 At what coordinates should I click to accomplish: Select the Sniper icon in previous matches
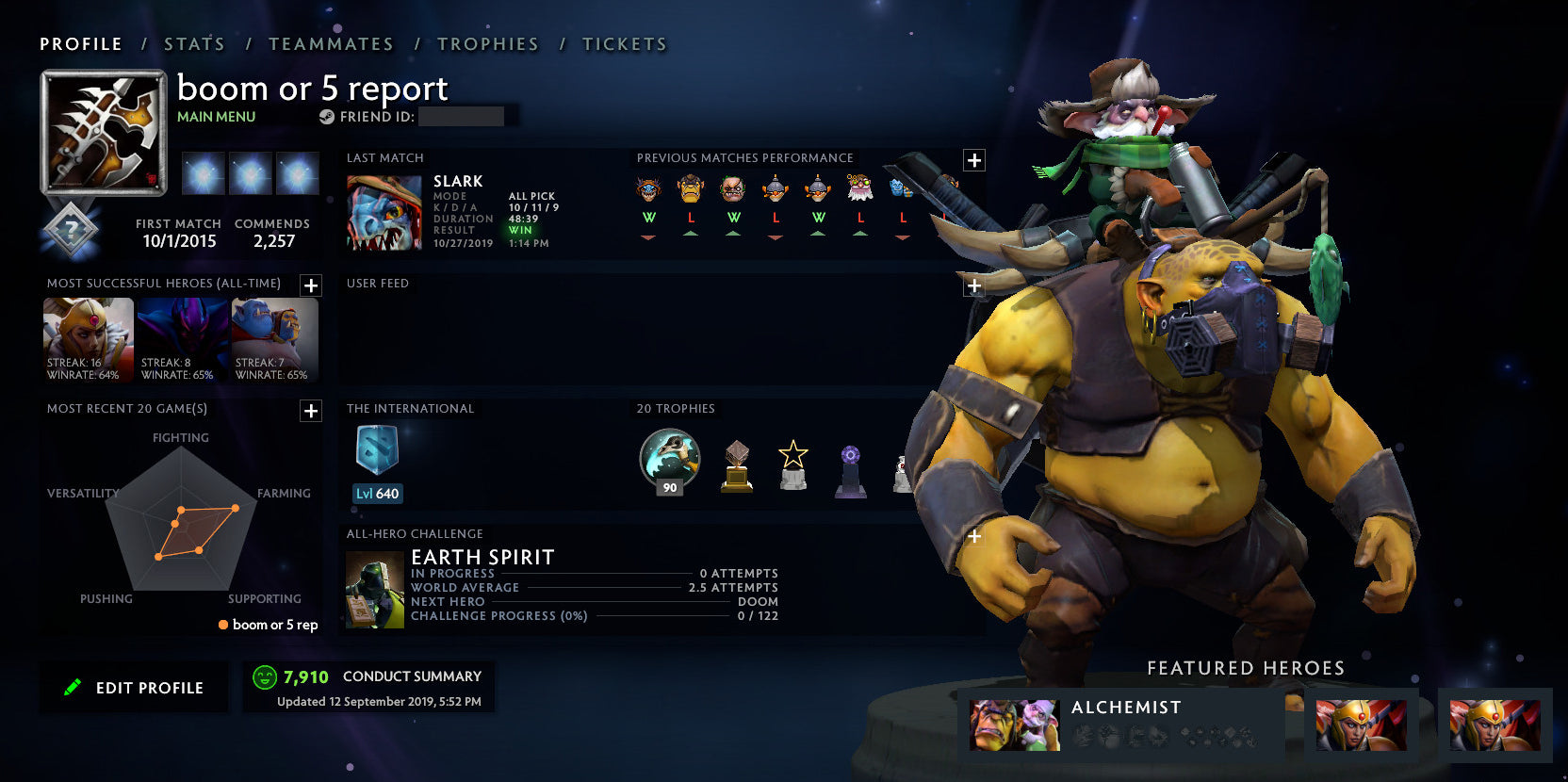click(859, 188)
